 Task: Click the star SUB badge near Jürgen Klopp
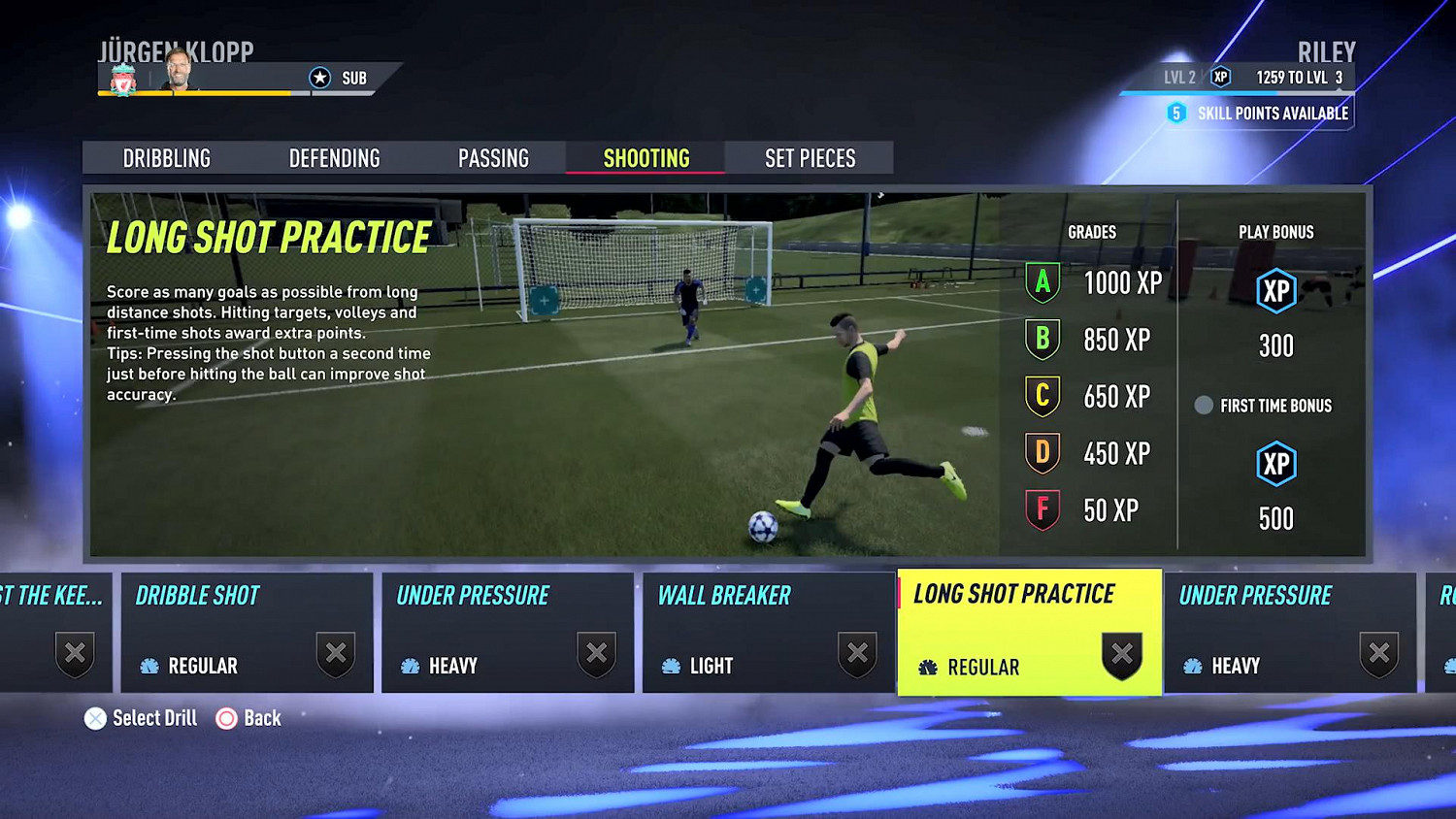(320, 78)
